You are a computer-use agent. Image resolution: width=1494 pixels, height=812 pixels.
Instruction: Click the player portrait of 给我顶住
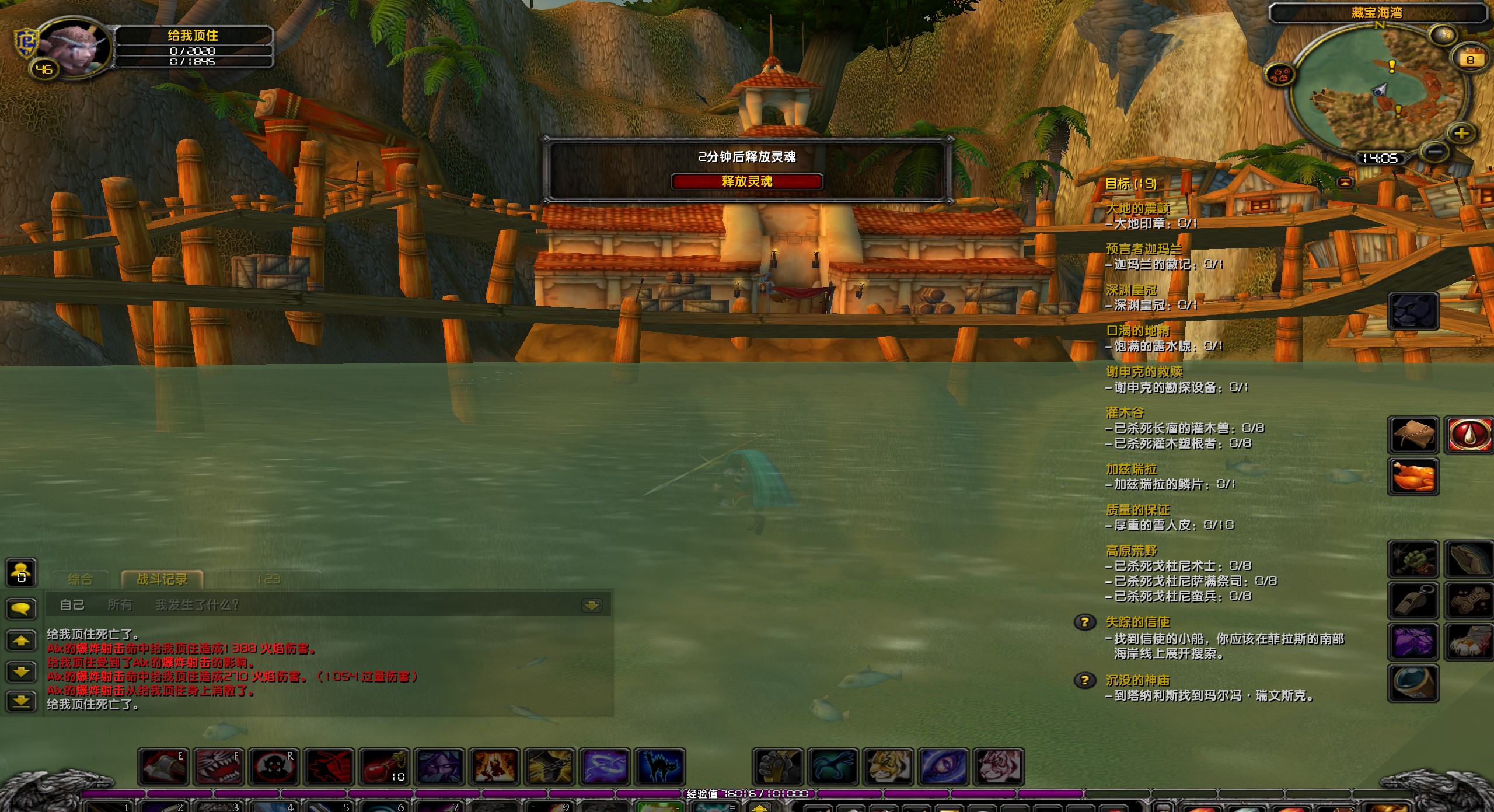(x=75, y=48)
